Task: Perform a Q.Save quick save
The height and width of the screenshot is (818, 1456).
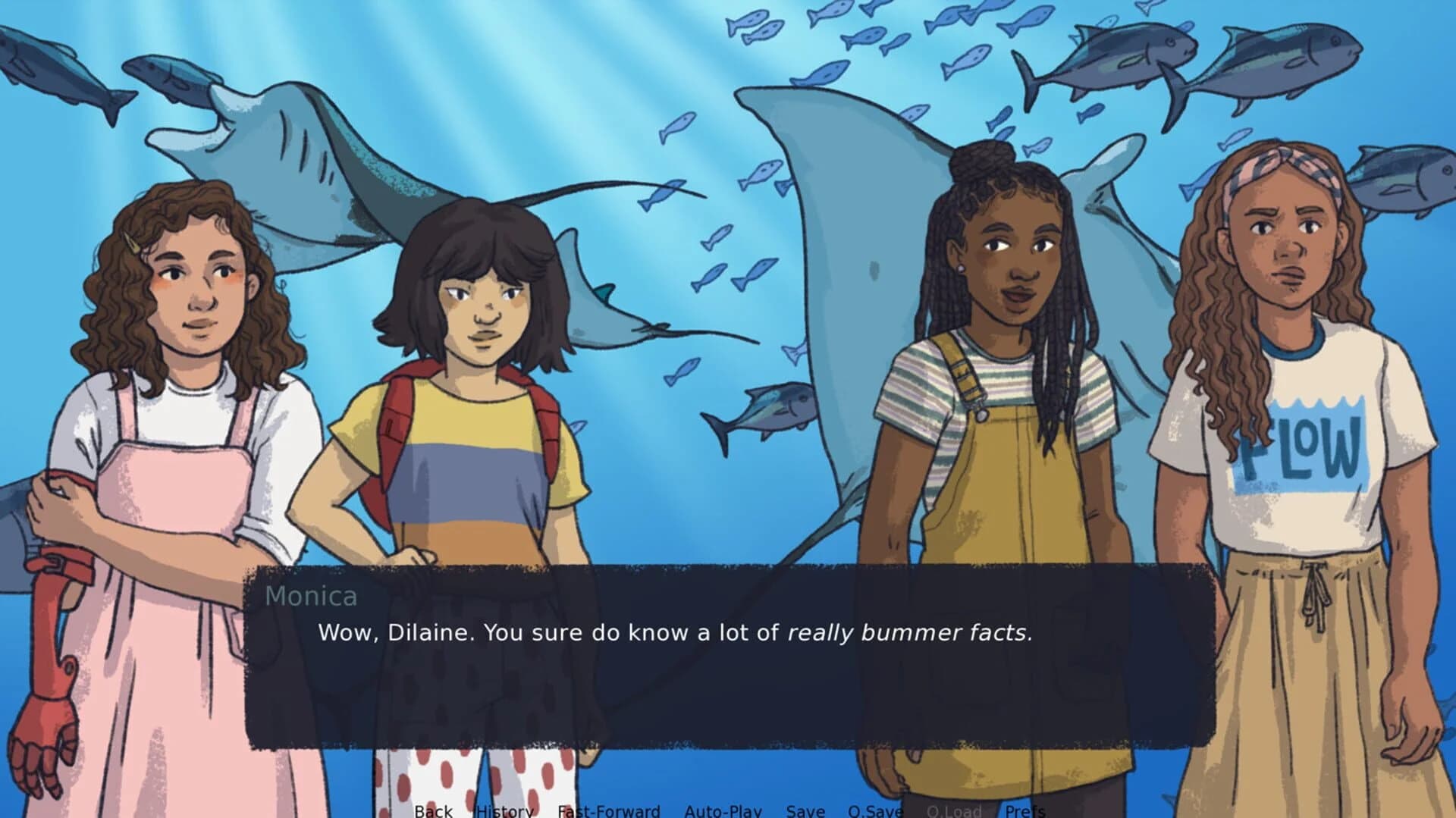Action: point(876,811)
